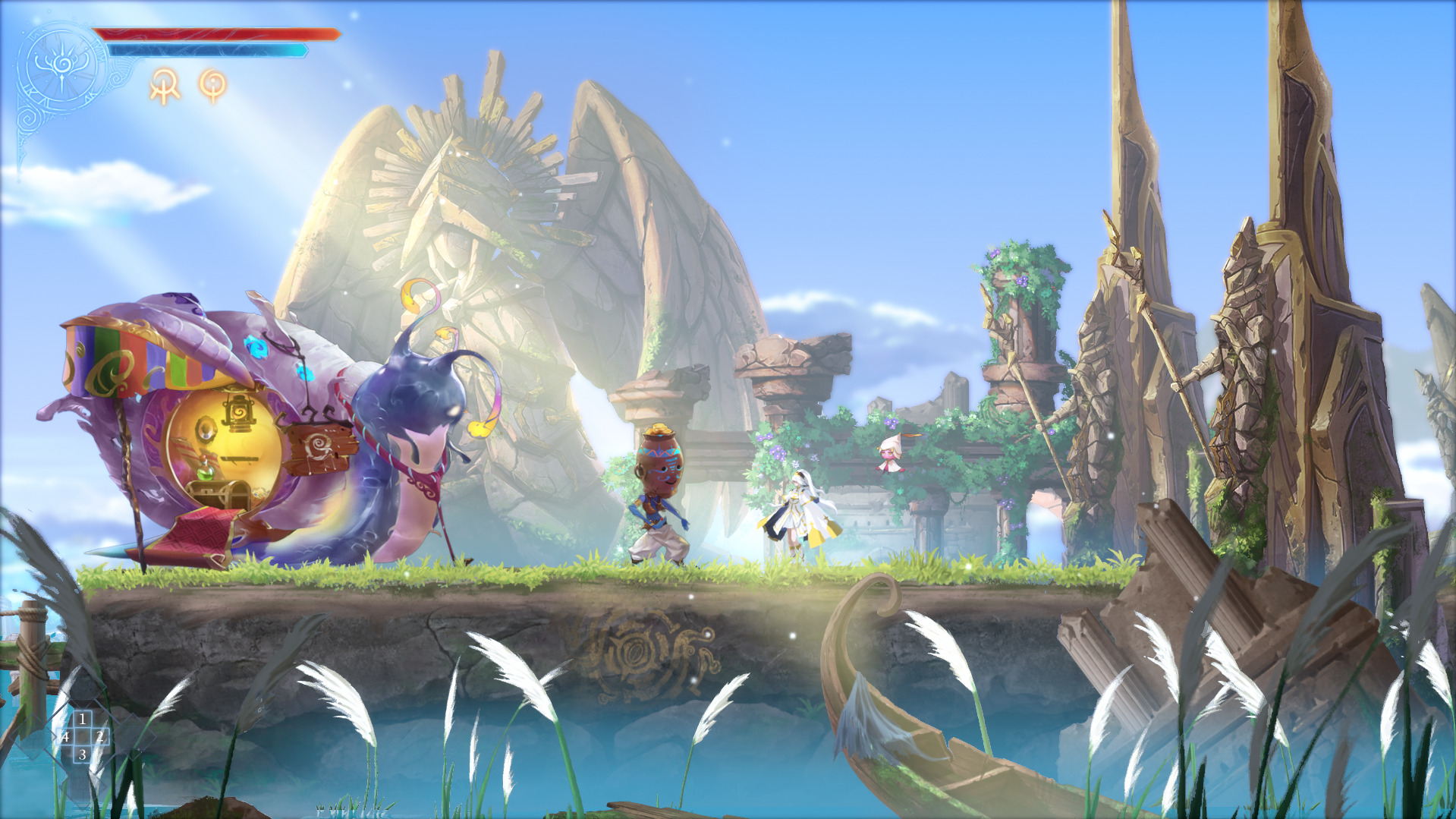Click equipment slot 3 in the bottom-left grid
The width and height of the screenshot is (1456, 819).
tap(83, 755)
